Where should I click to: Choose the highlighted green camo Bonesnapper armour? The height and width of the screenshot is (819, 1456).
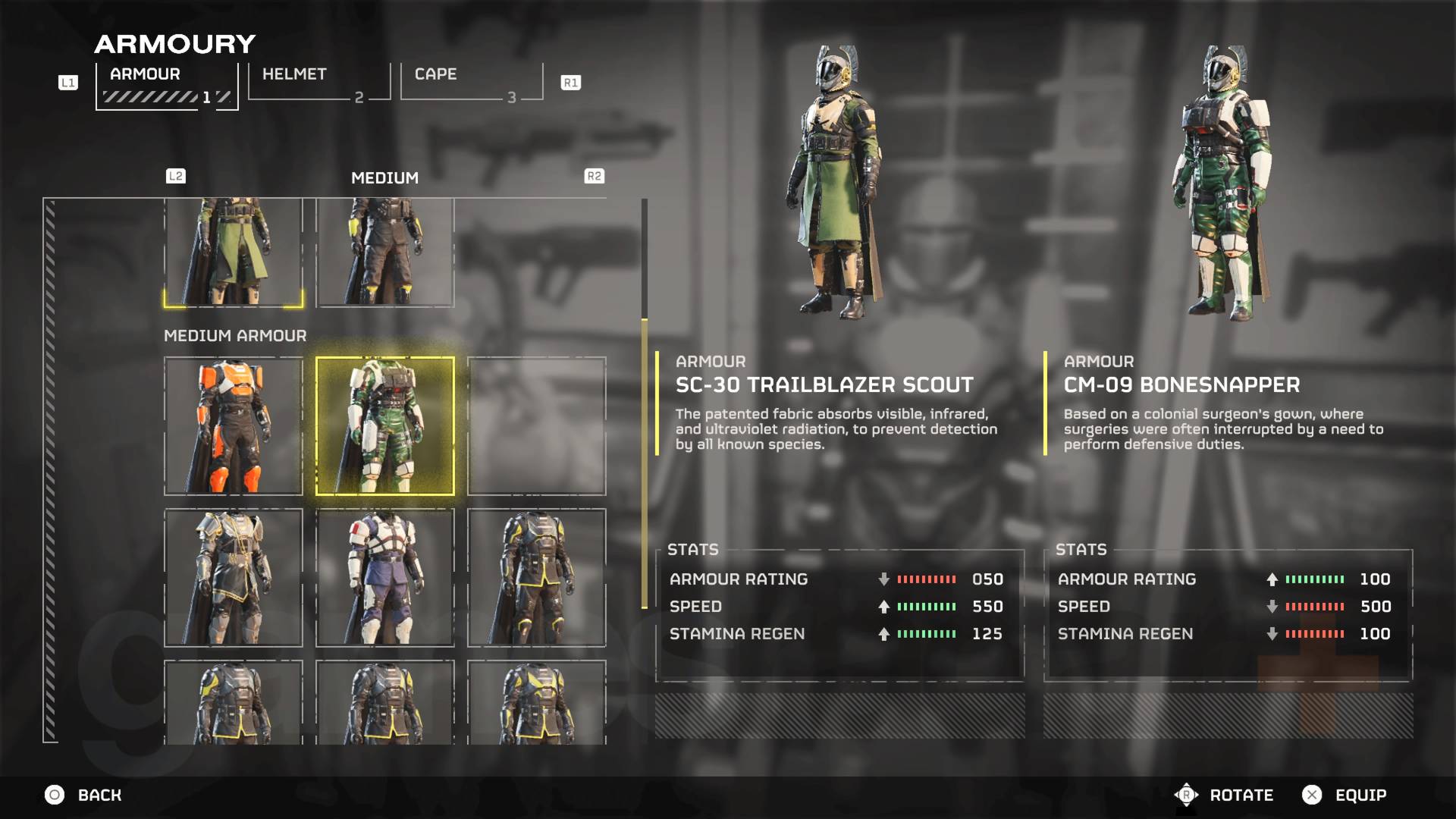[385, 426]
